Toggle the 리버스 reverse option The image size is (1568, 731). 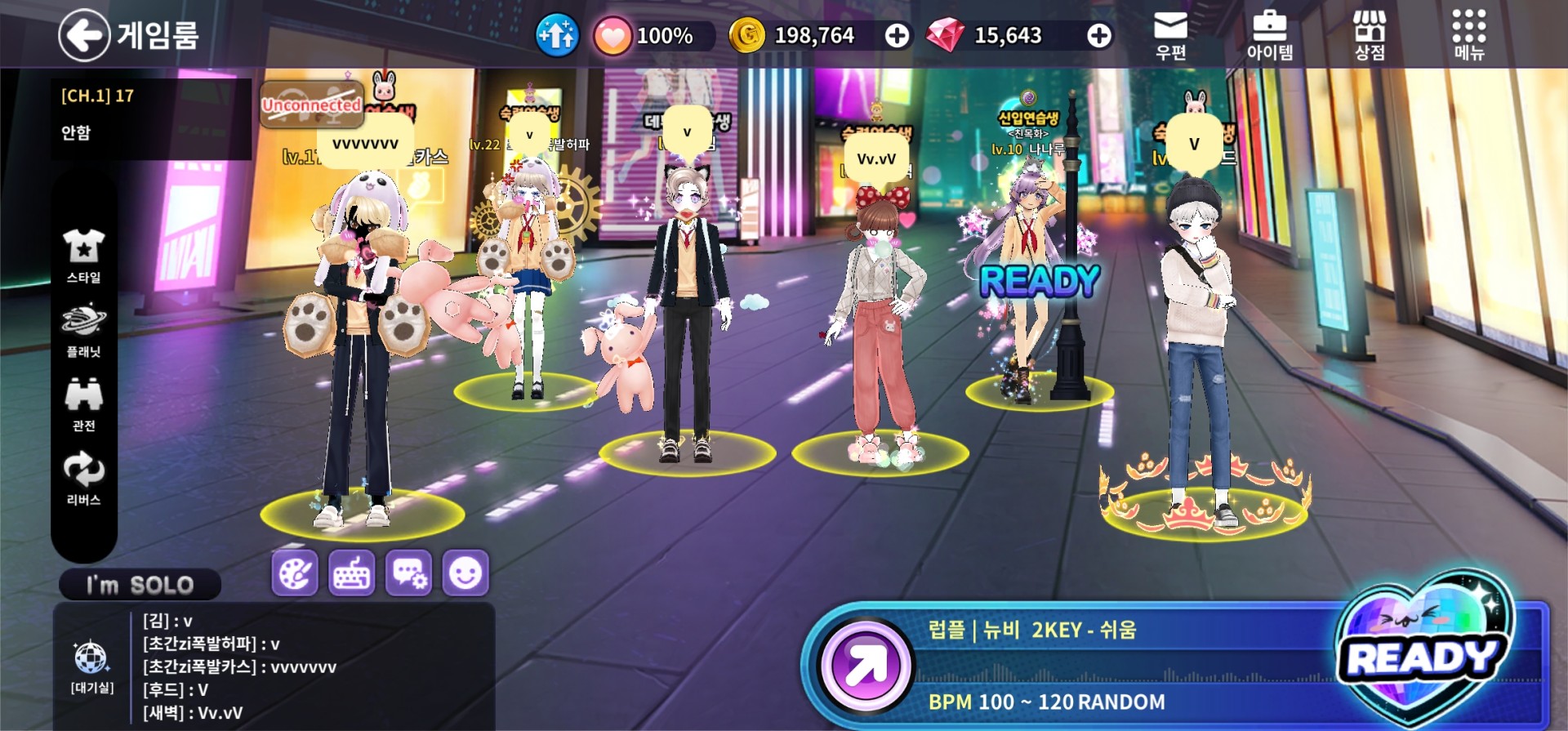[x=83, y=479]
